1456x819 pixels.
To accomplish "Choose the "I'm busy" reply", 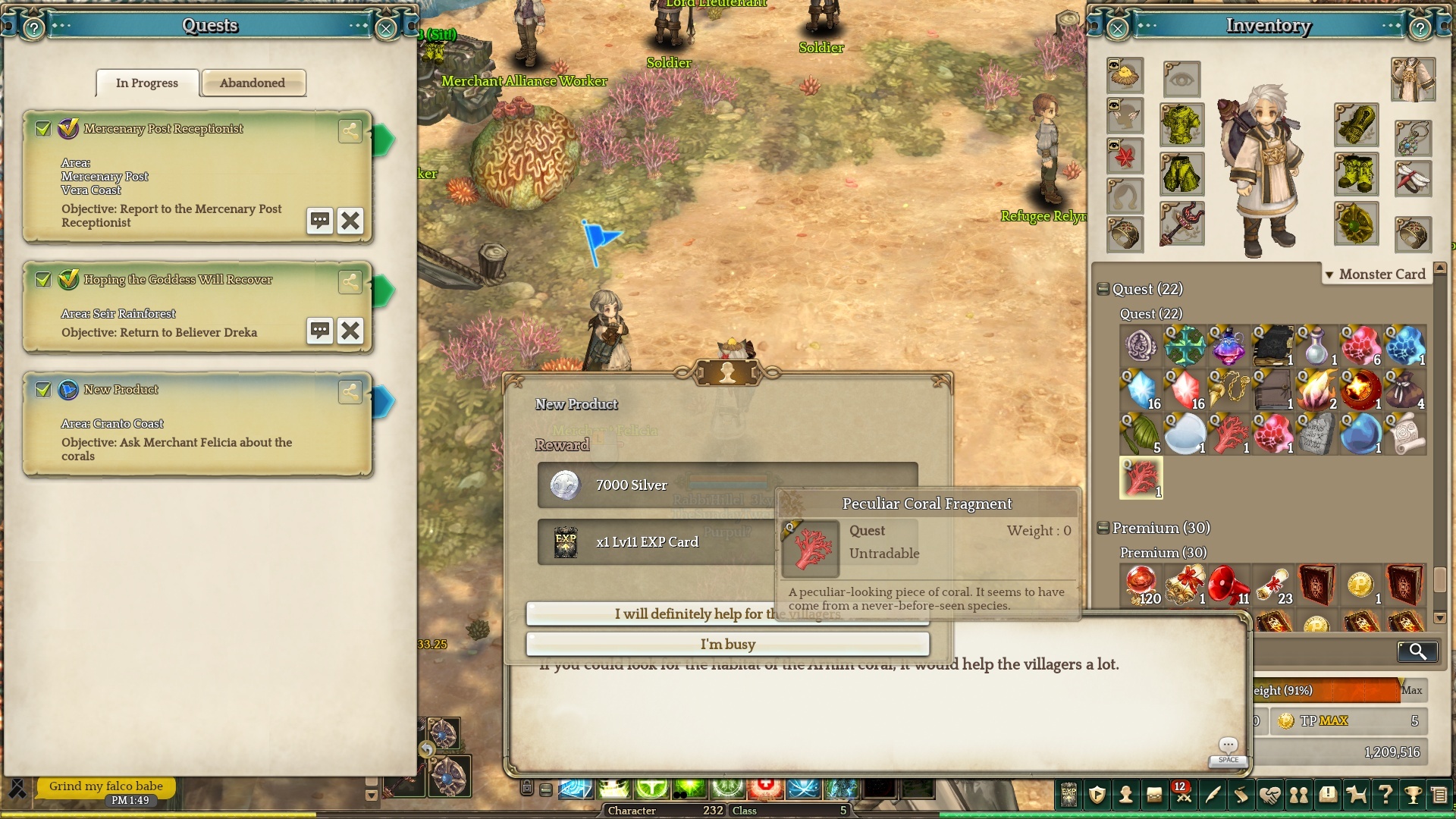I will coord(727,644).
